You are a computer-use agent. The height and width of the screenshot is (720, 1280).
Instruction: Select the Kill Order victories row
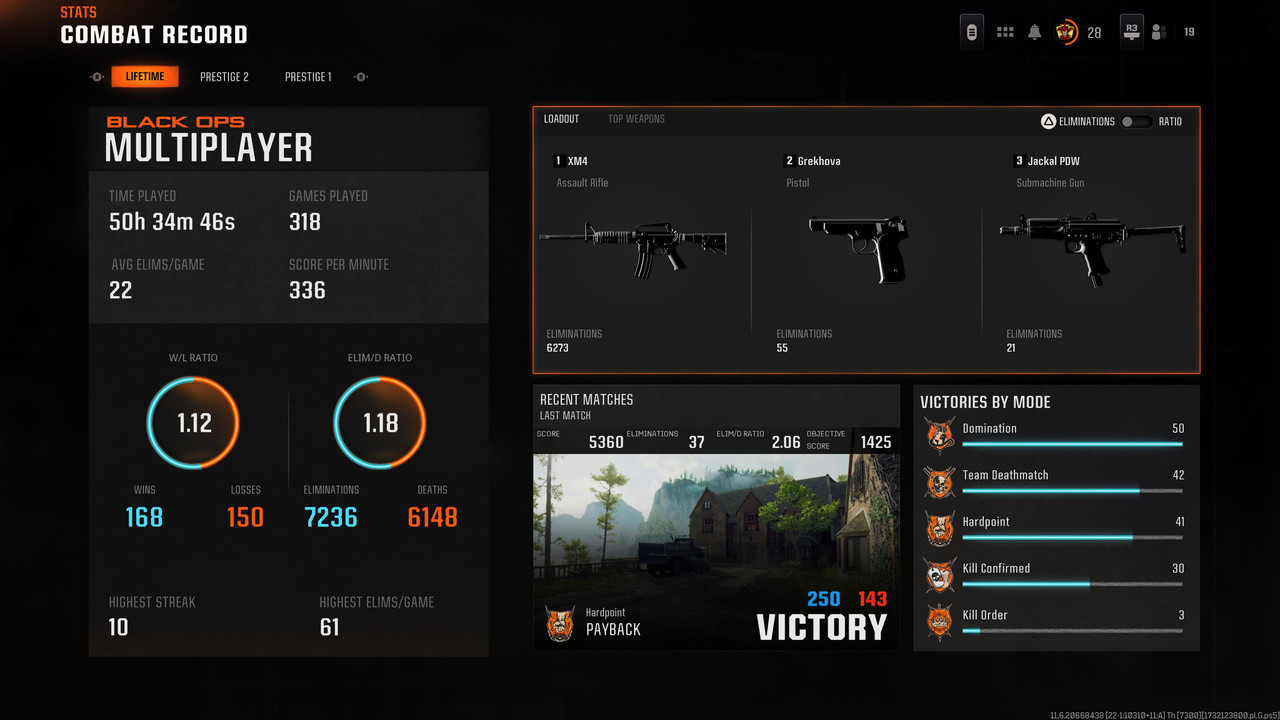pos(1056,621)
